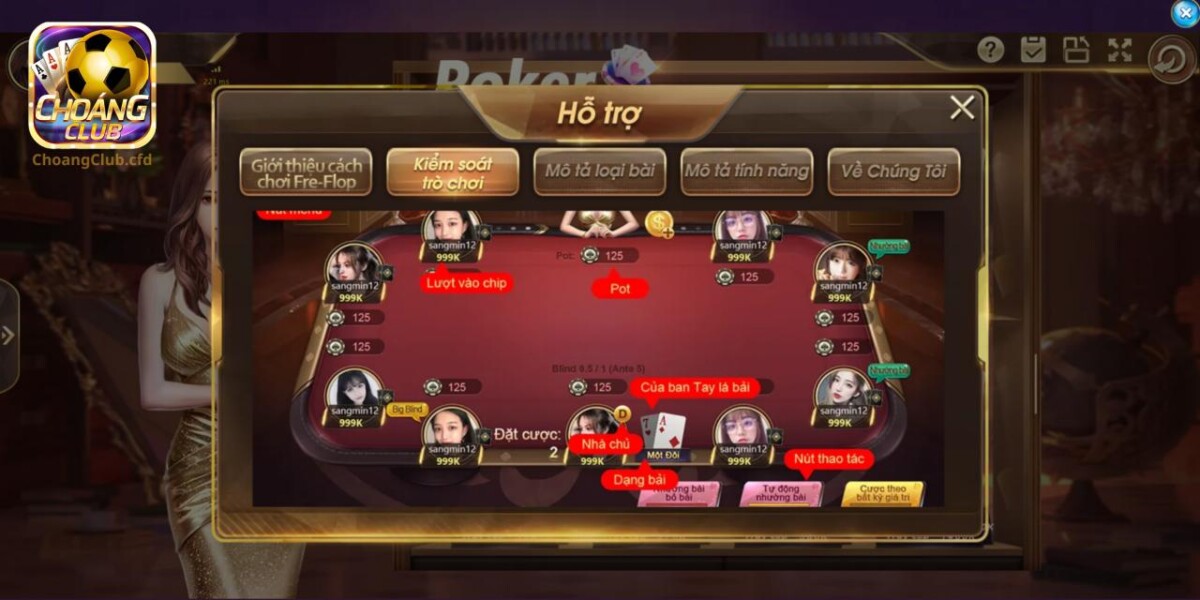
Task: Open the clipboard checkmark icon
Action: click(1033, 50)
